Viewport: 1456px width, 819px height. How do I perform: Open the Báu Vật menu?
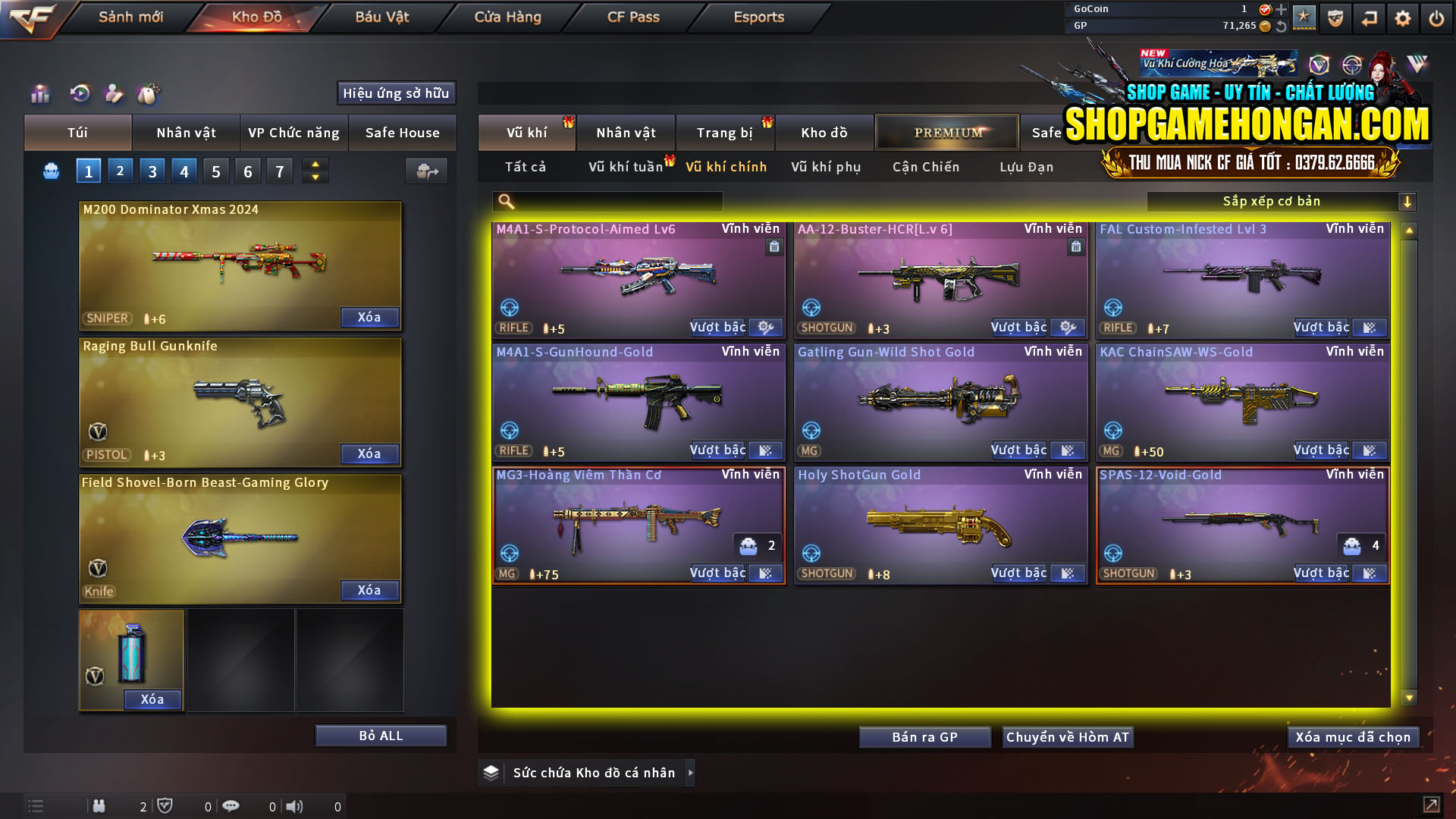(379, 17)
